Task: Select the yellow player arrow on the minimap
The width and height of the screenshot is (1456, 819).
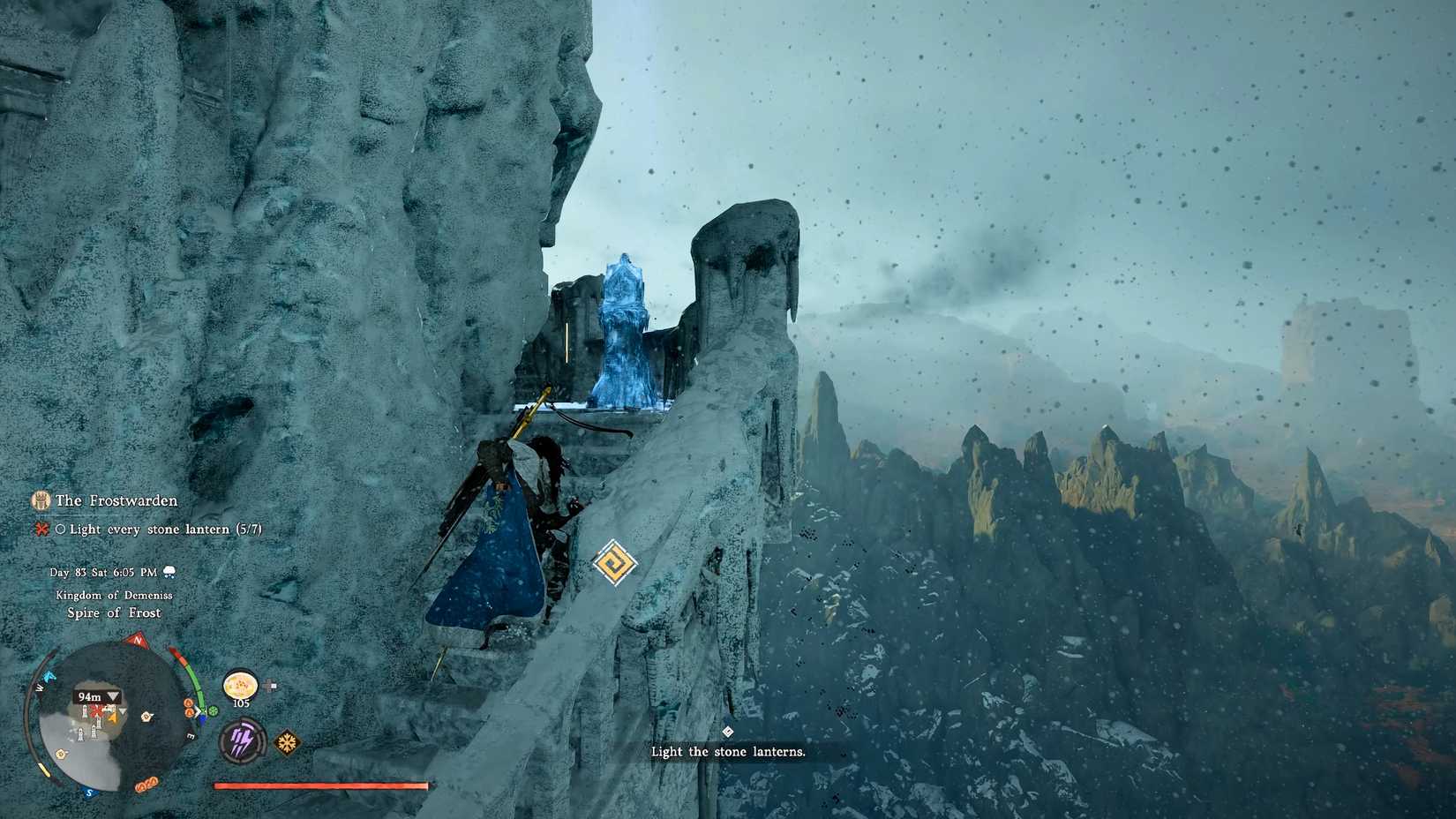Action: [112, 717]
